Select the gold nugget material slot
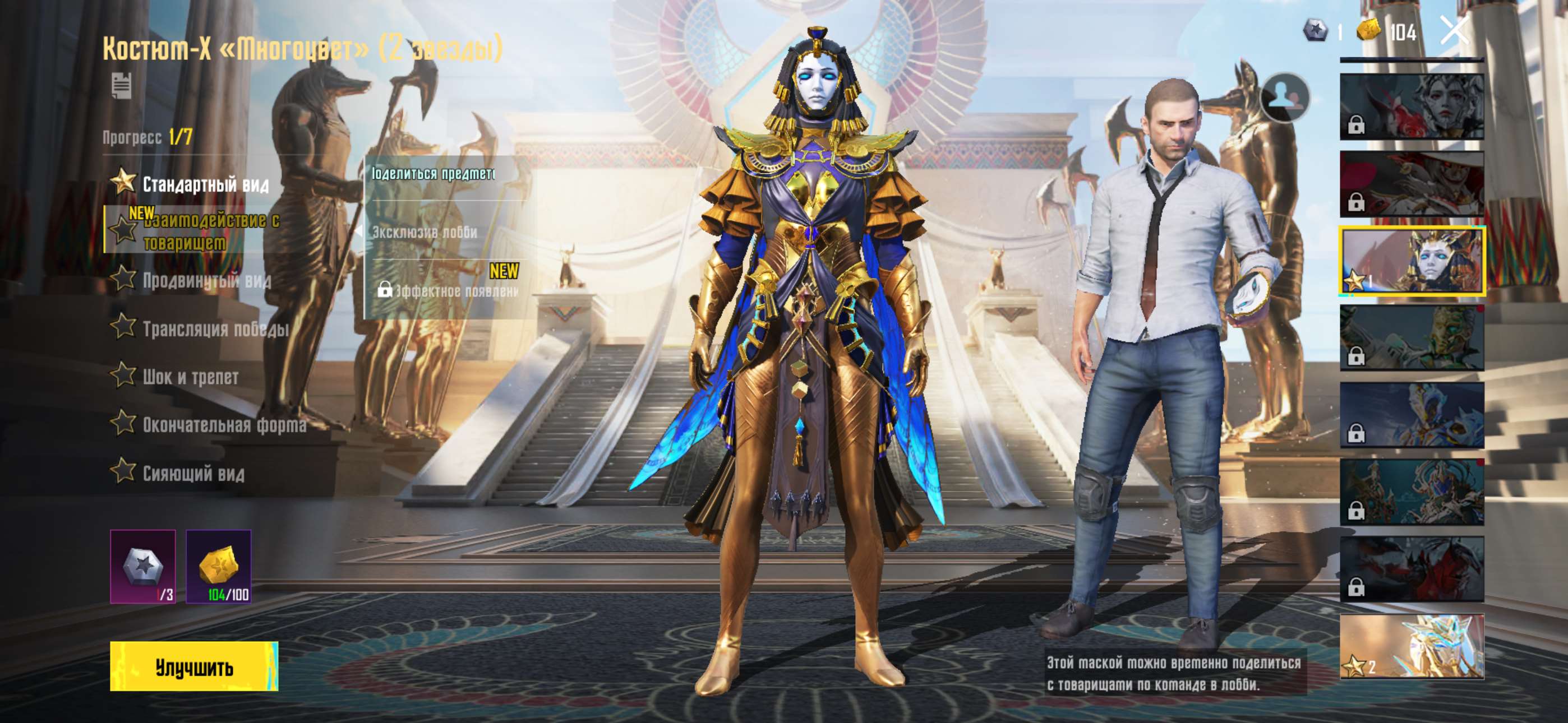Viewport: 1568px width, 723px height. tap(219, 566)
